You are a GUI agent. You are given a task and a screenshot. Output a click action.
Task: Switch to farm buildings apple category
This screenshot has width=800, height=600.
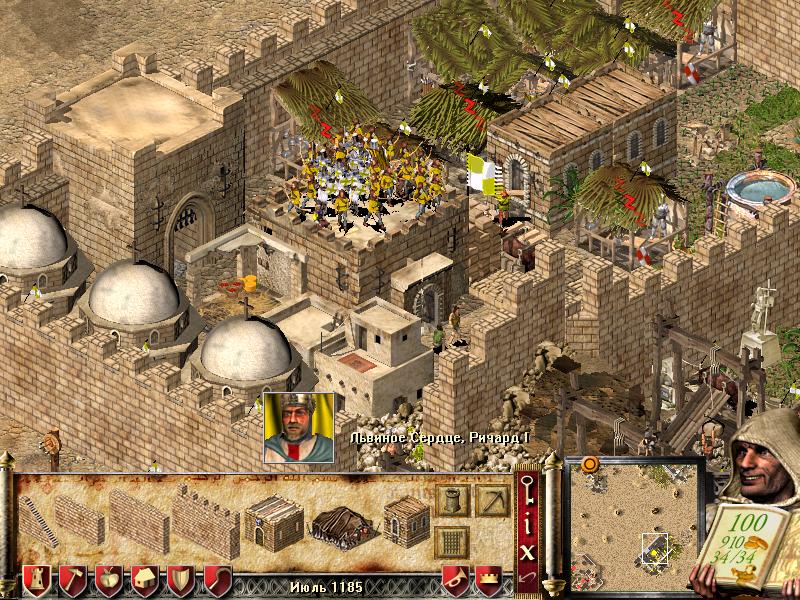(109, 579)
